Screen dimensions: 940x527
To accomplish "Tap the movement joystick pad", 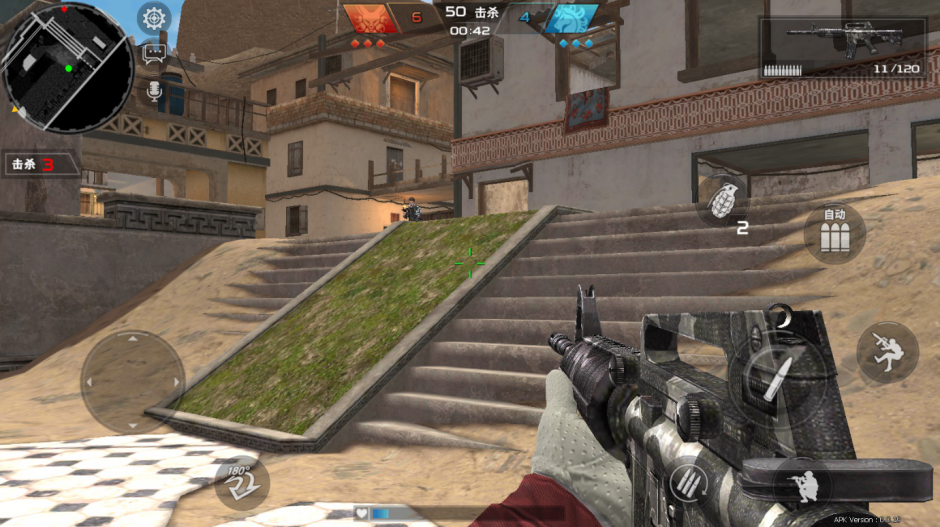I will pyautogui.click(x=132, y=381).
